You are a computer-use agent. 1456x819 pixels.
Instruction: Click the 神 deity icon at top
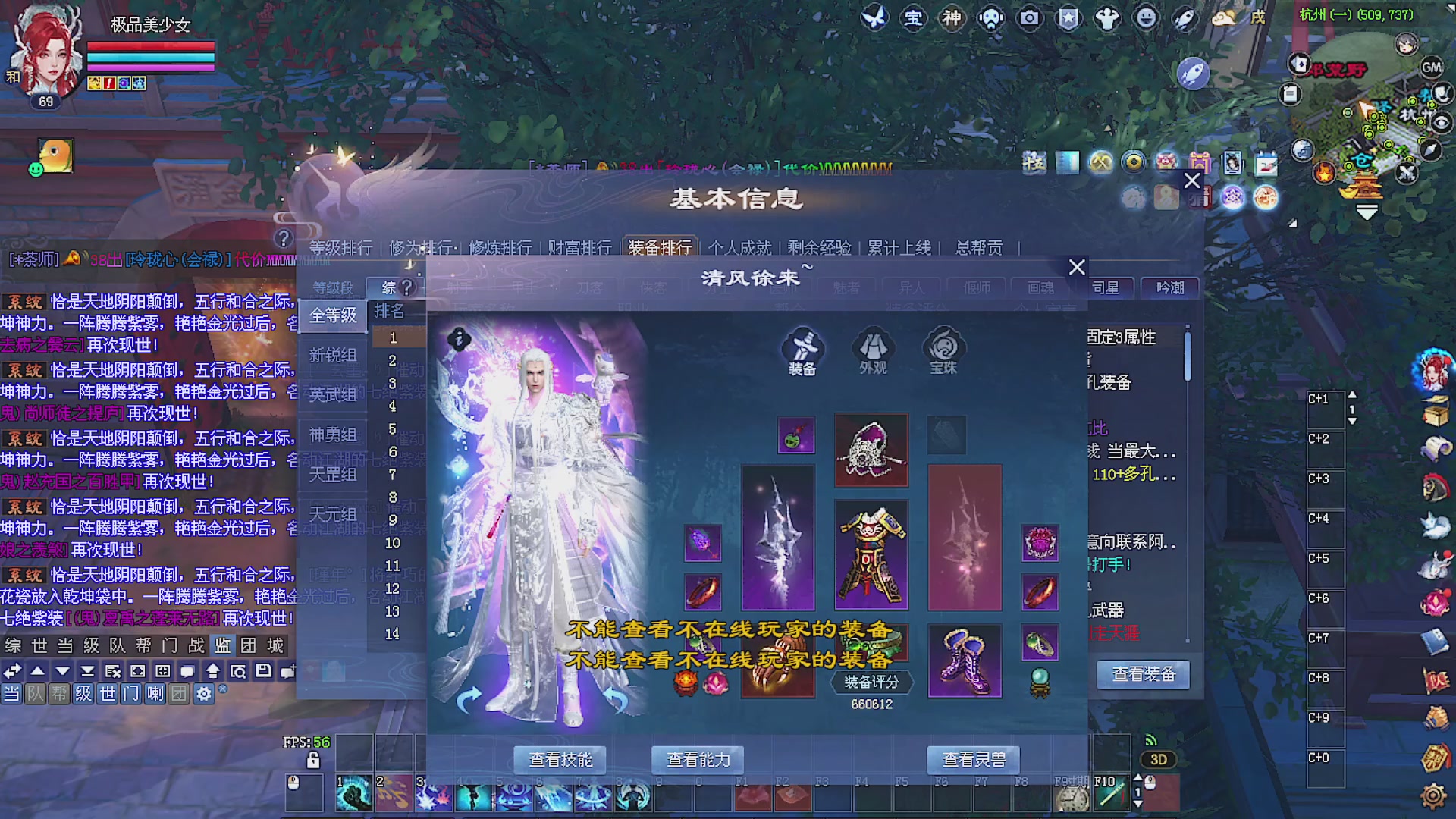952,19
